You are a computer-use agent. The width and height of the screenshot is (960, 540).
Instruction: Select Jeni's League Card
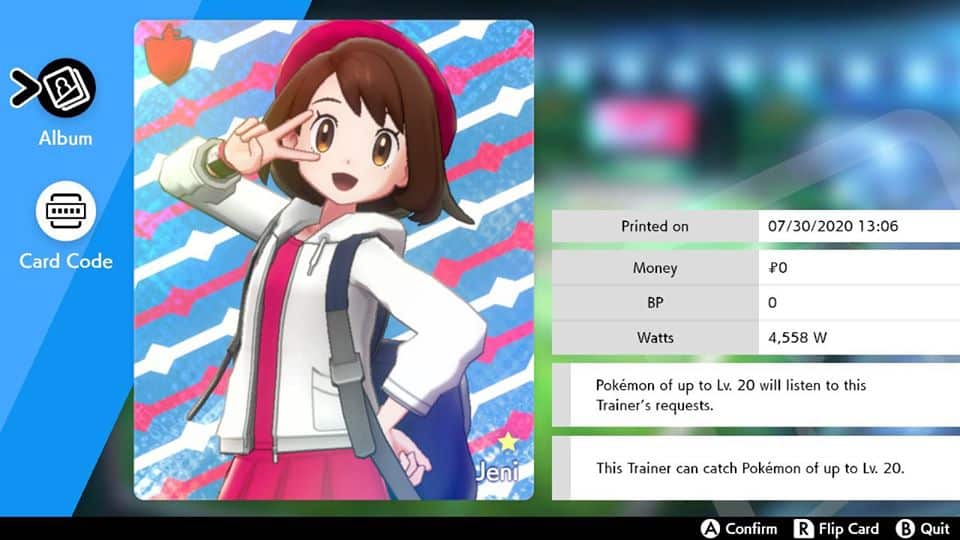(x=333, y=260)
